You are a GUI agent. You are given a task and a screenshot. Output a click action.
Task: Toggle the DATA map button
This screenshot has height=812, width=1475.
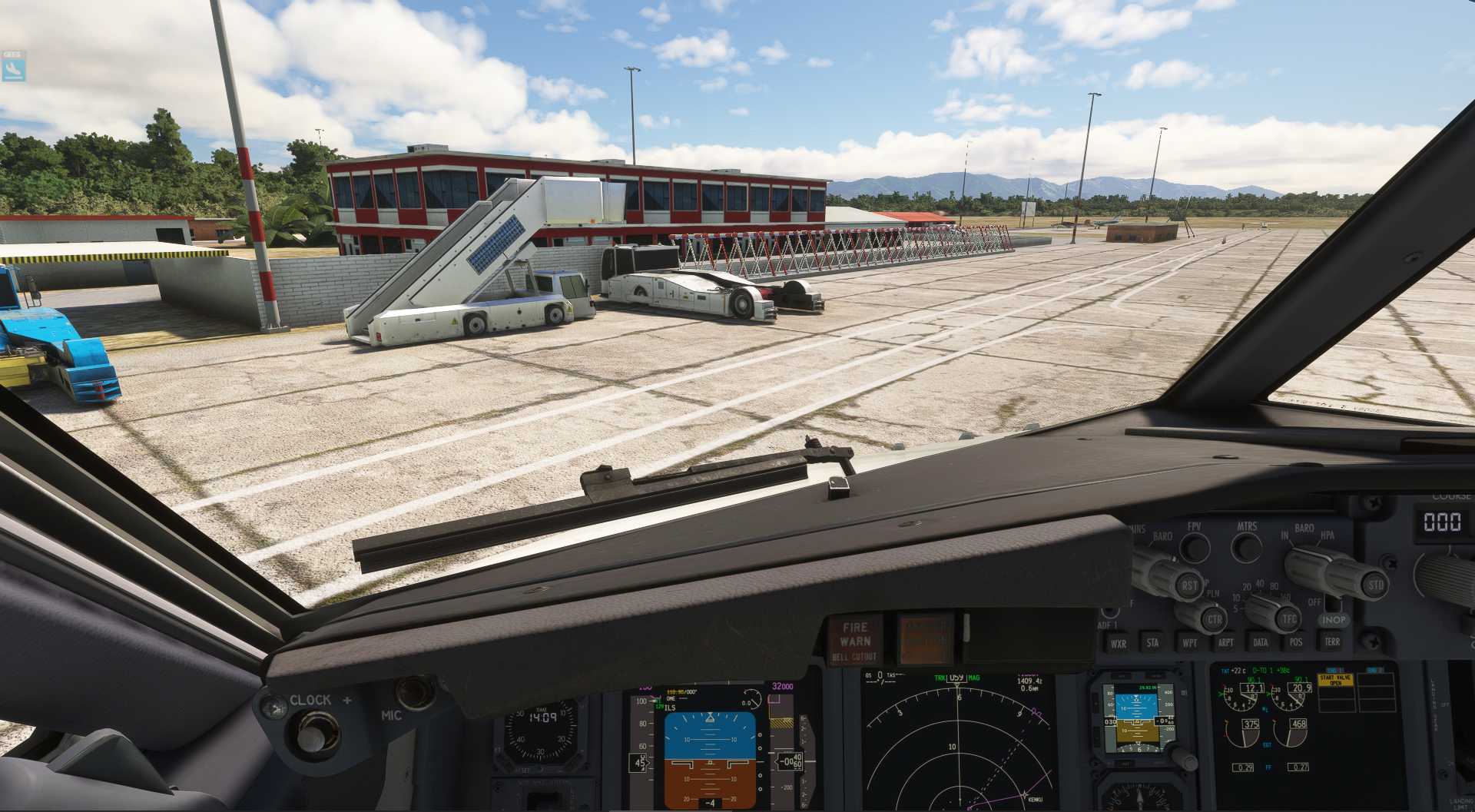point(1261,642)
